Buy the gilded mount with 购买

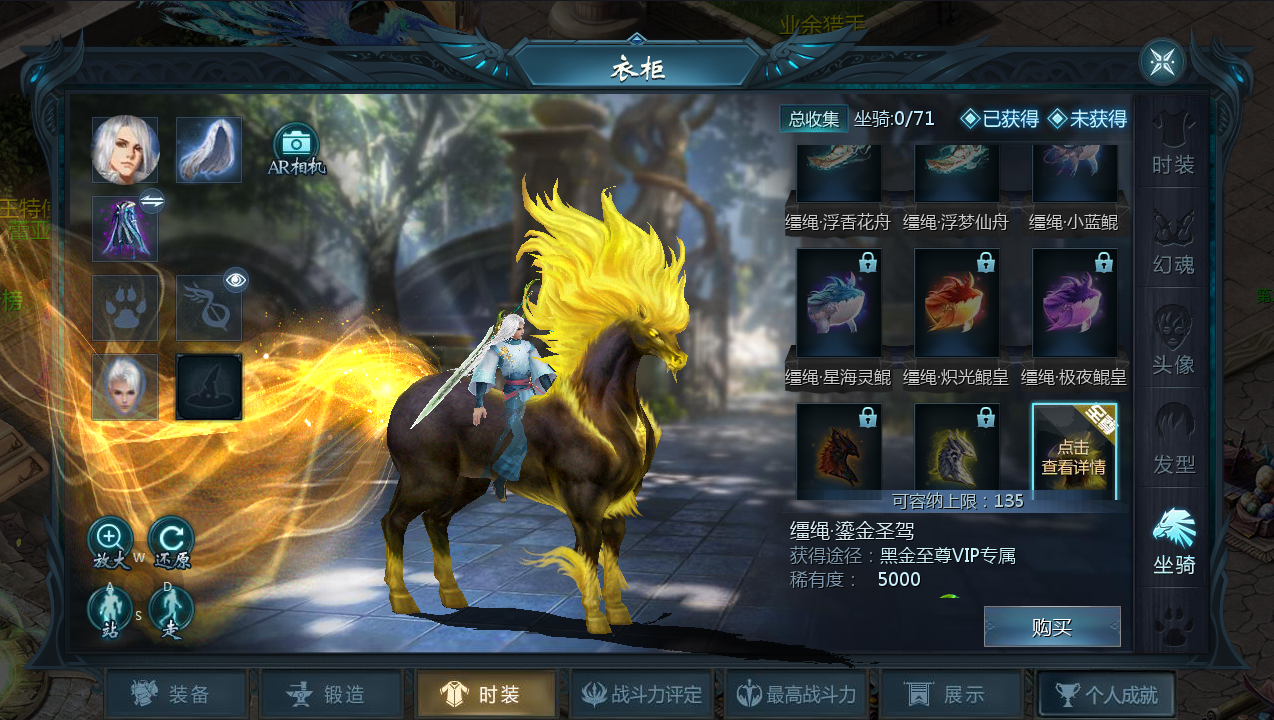pyautogui.click(x=1051, y=627)
